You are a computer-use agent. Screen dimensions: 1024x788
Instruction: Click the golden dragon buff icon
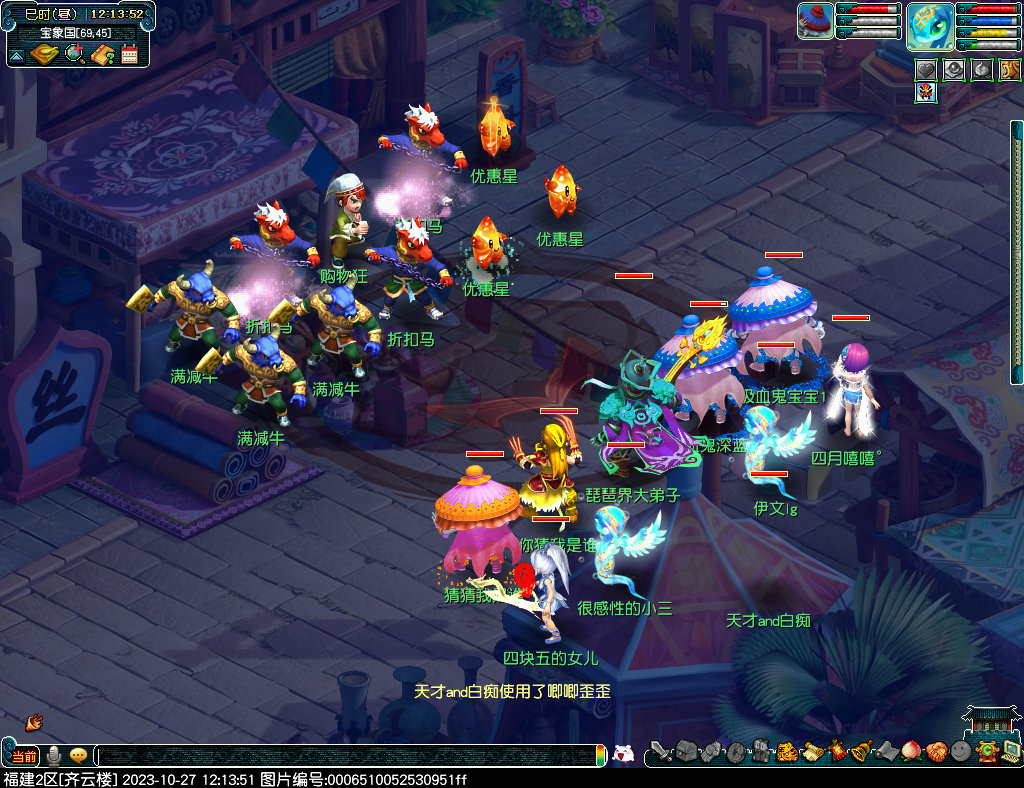(1010, 70)
